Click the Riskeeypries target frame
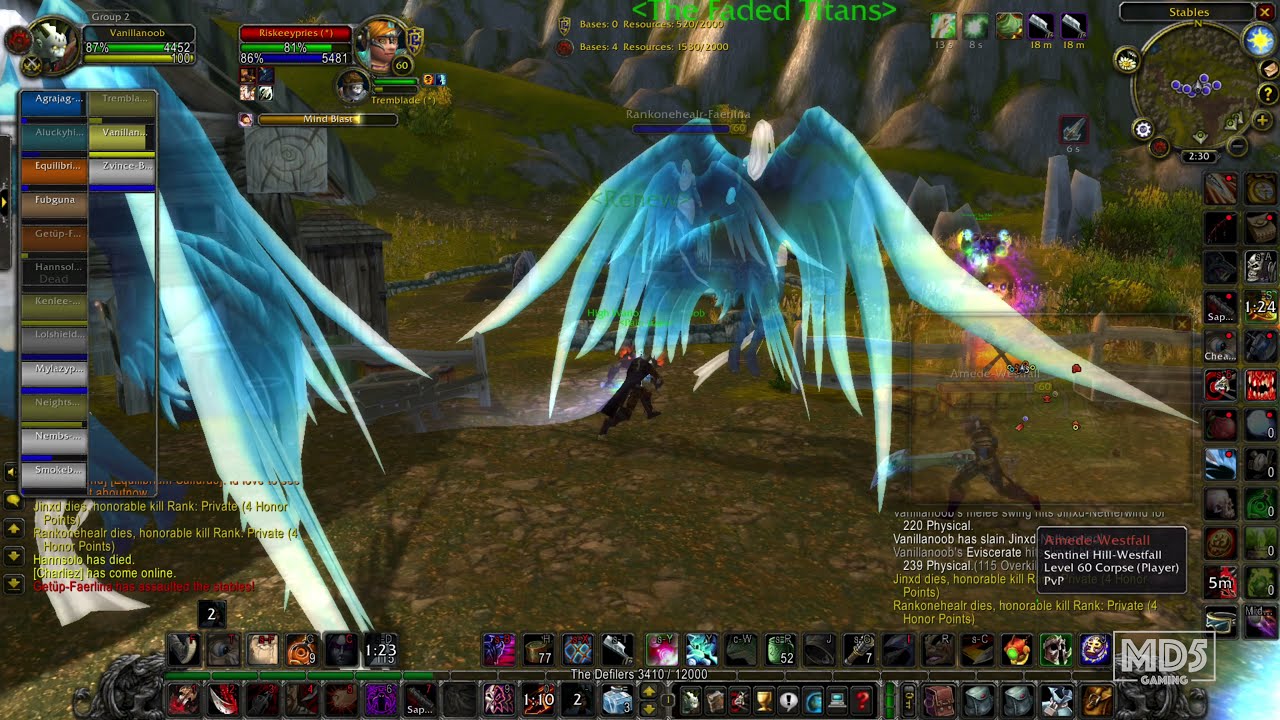Screen dimensions: 1280x720 295,33
